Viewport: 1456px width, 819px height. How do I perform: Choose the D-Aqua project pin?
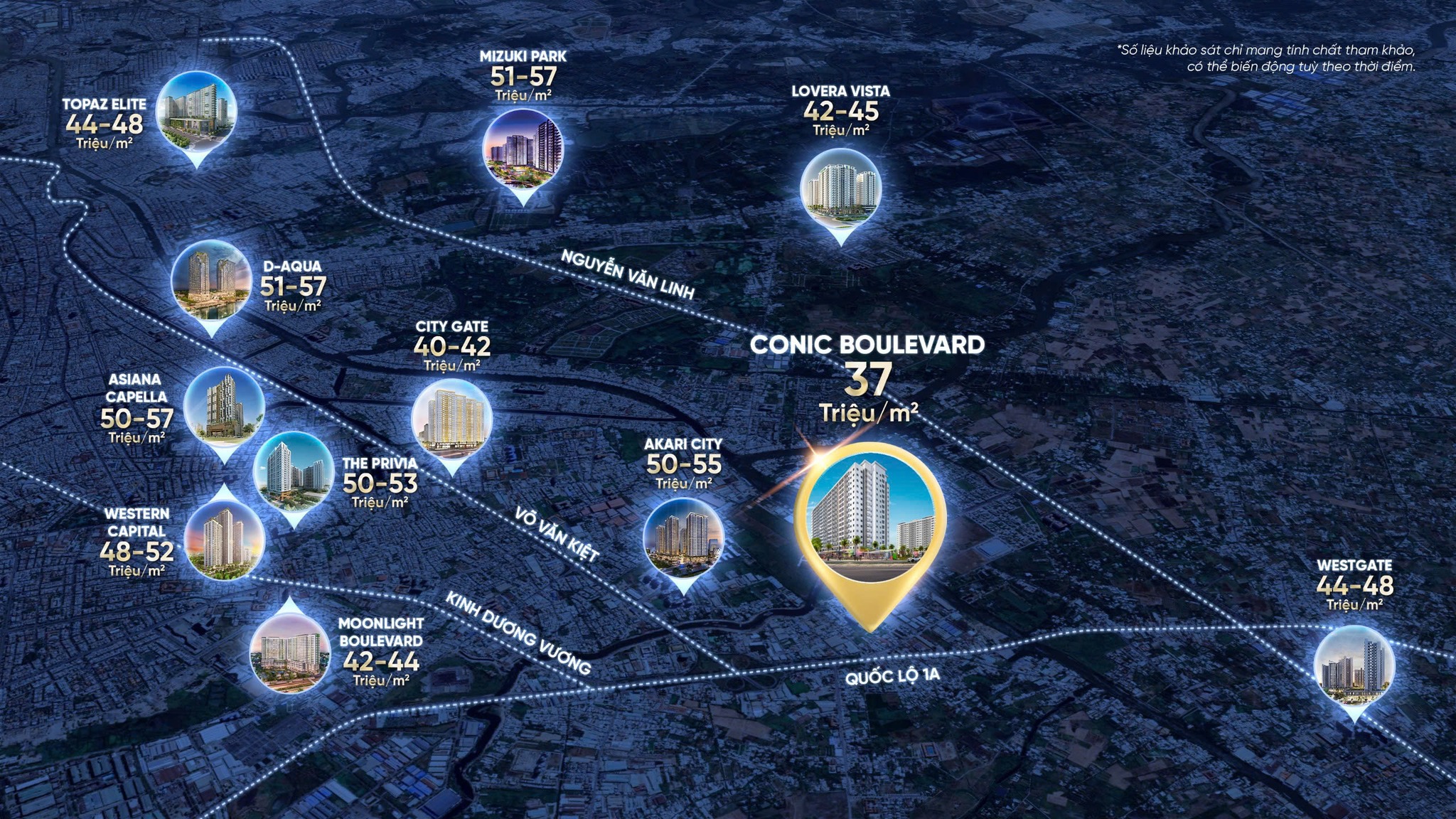pyautogui.click(x=211, y=279)
